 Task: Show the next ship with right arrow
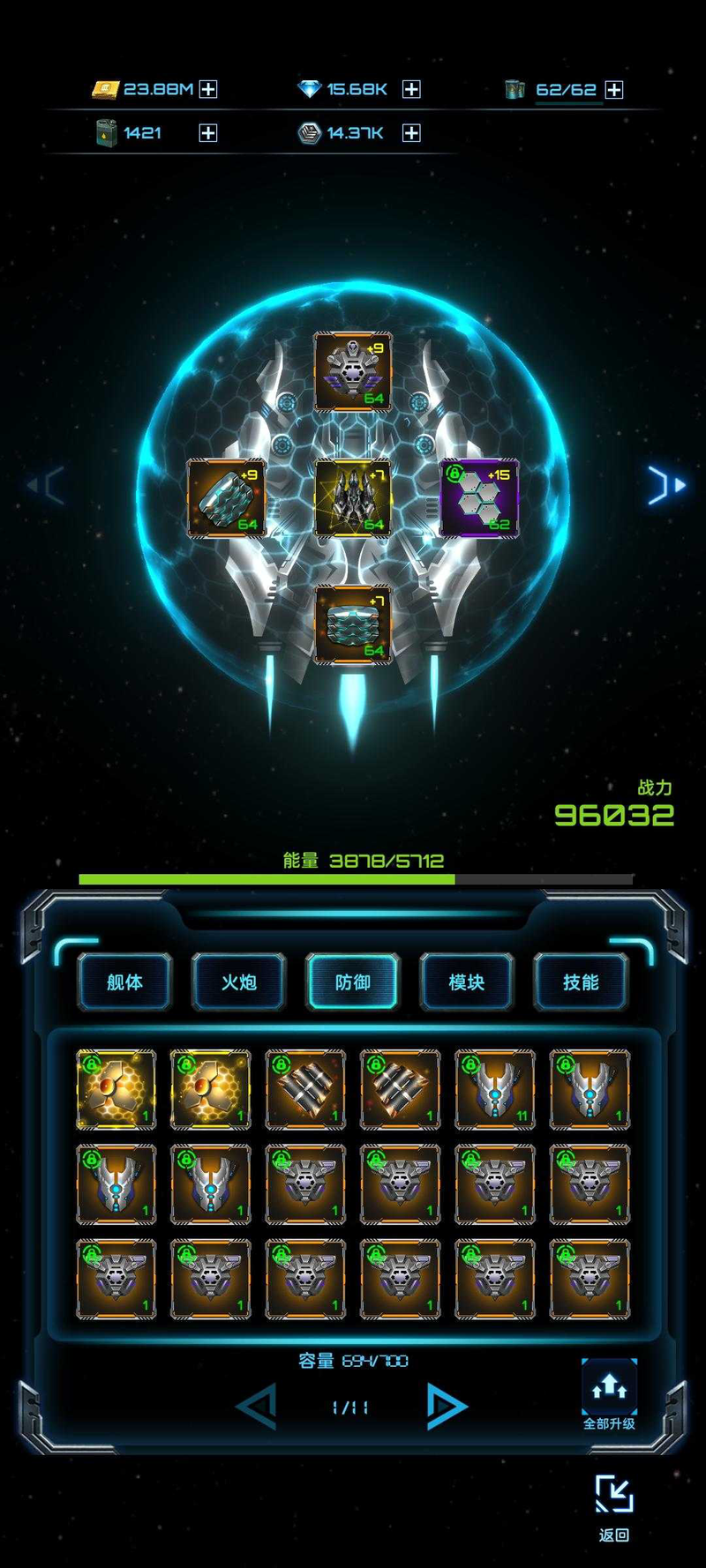(666, 485)
